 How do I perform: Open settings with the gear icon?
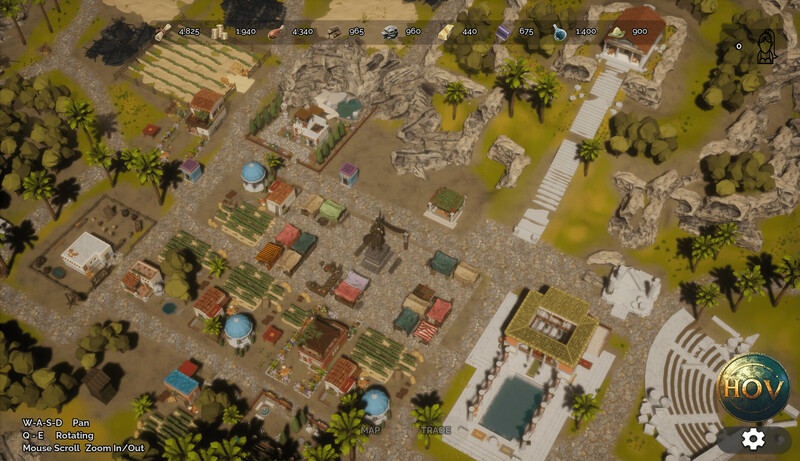click(753, 438)
